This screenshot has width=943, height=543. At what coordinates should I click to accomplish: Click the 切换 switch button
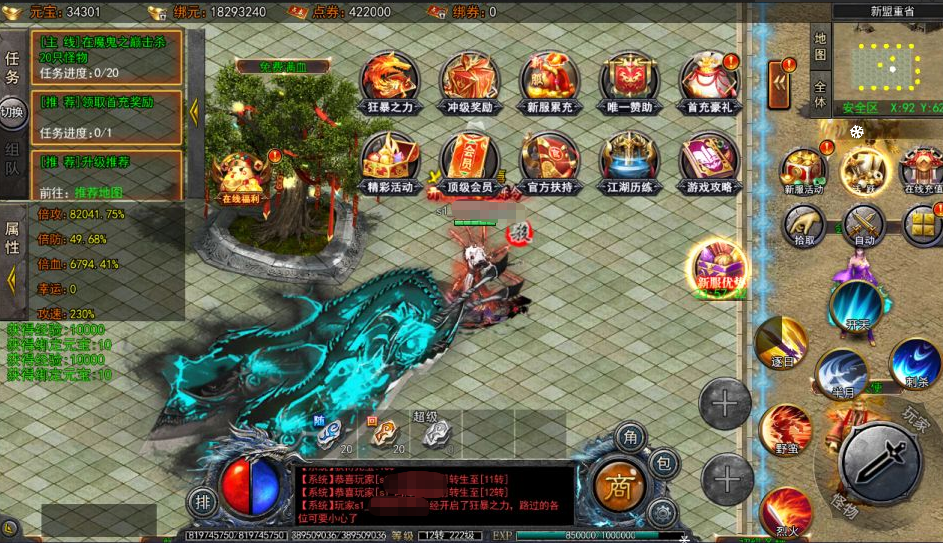click(x=13, y=112)
